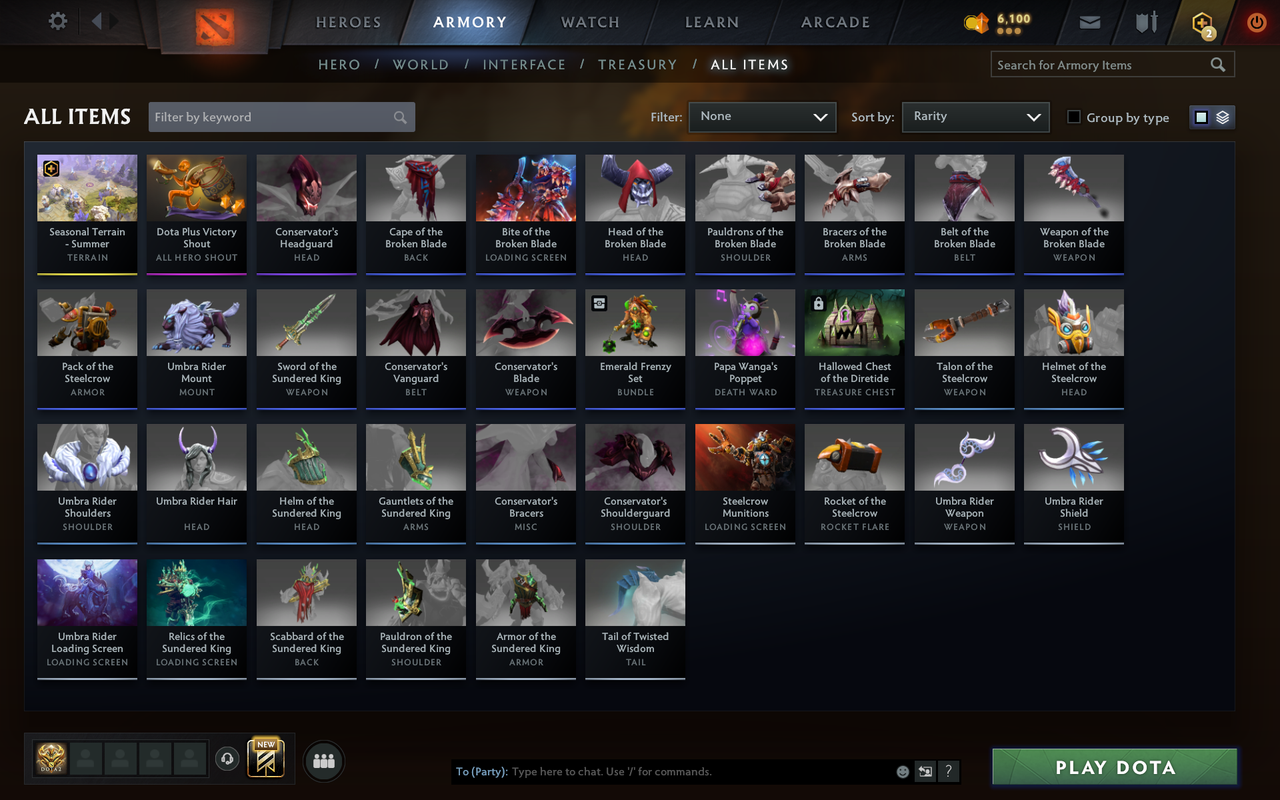Screen dimensions: 1280x800
Task: Select the Seasonal Terrain - Summer thumbnail
Action: coord(87,187)
